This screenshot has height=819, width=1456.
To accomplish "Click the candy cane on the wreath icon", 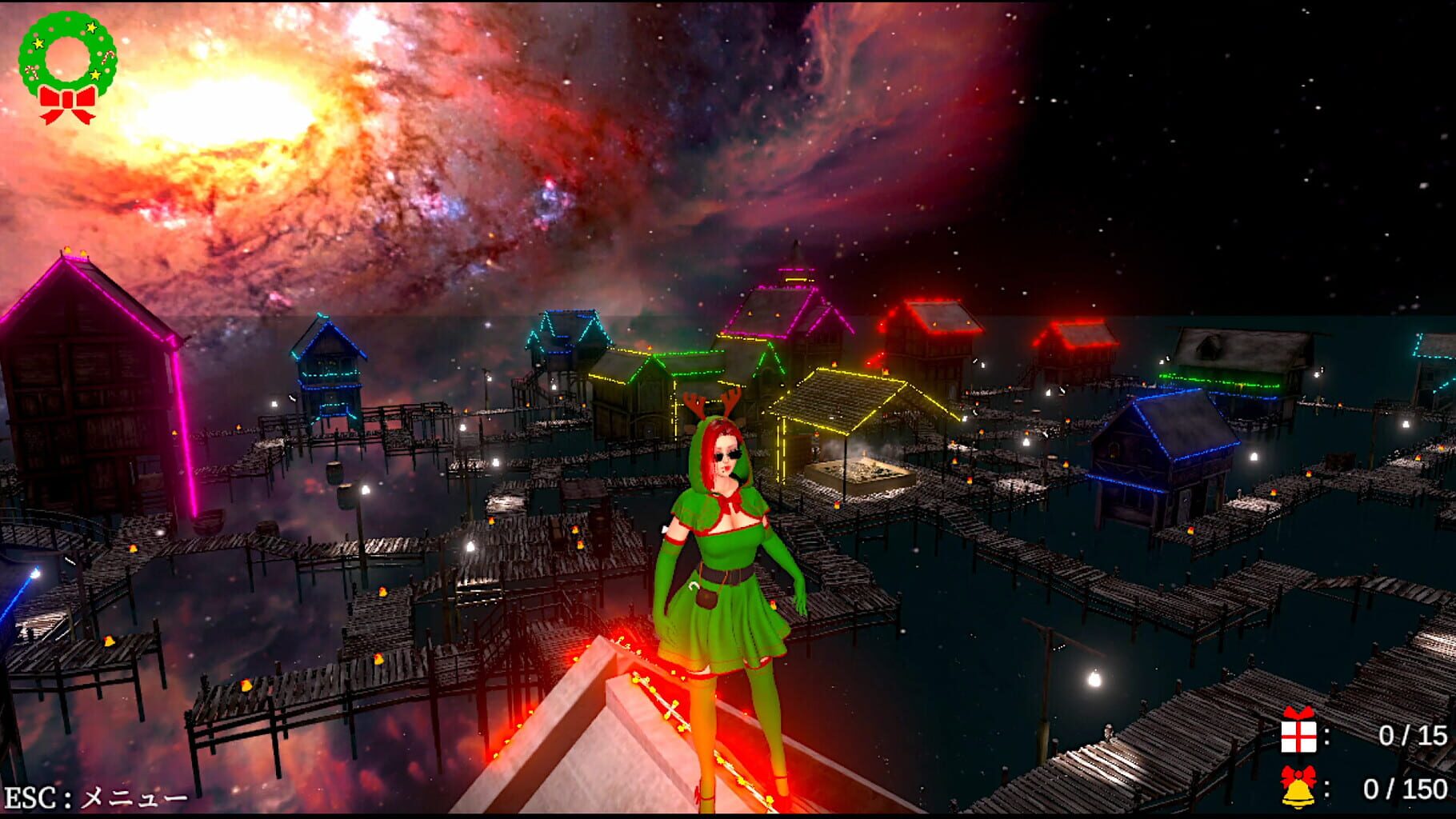I will coord(110,58).
